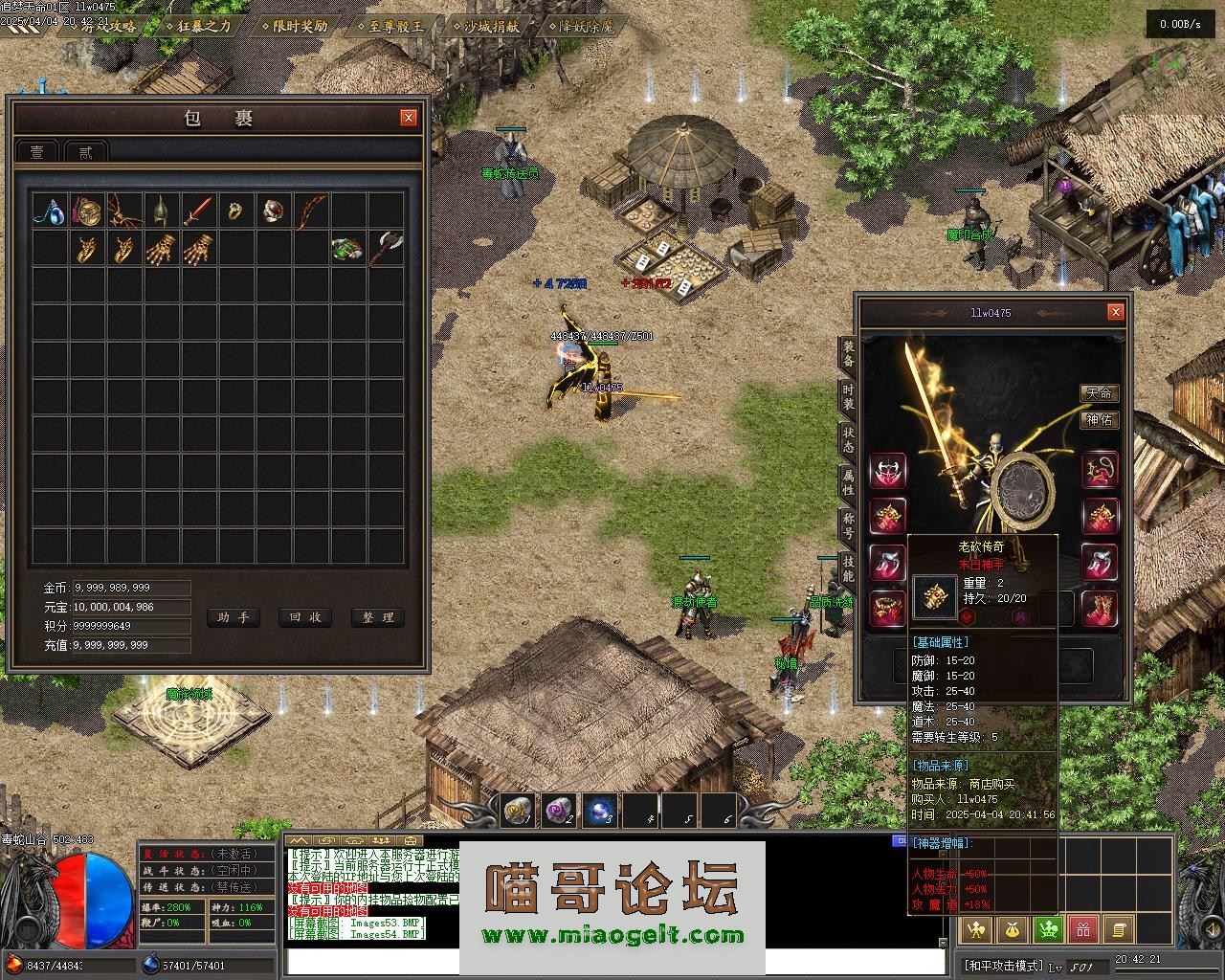
Task: Click the 神佑 button
Action: (1099, 419)
